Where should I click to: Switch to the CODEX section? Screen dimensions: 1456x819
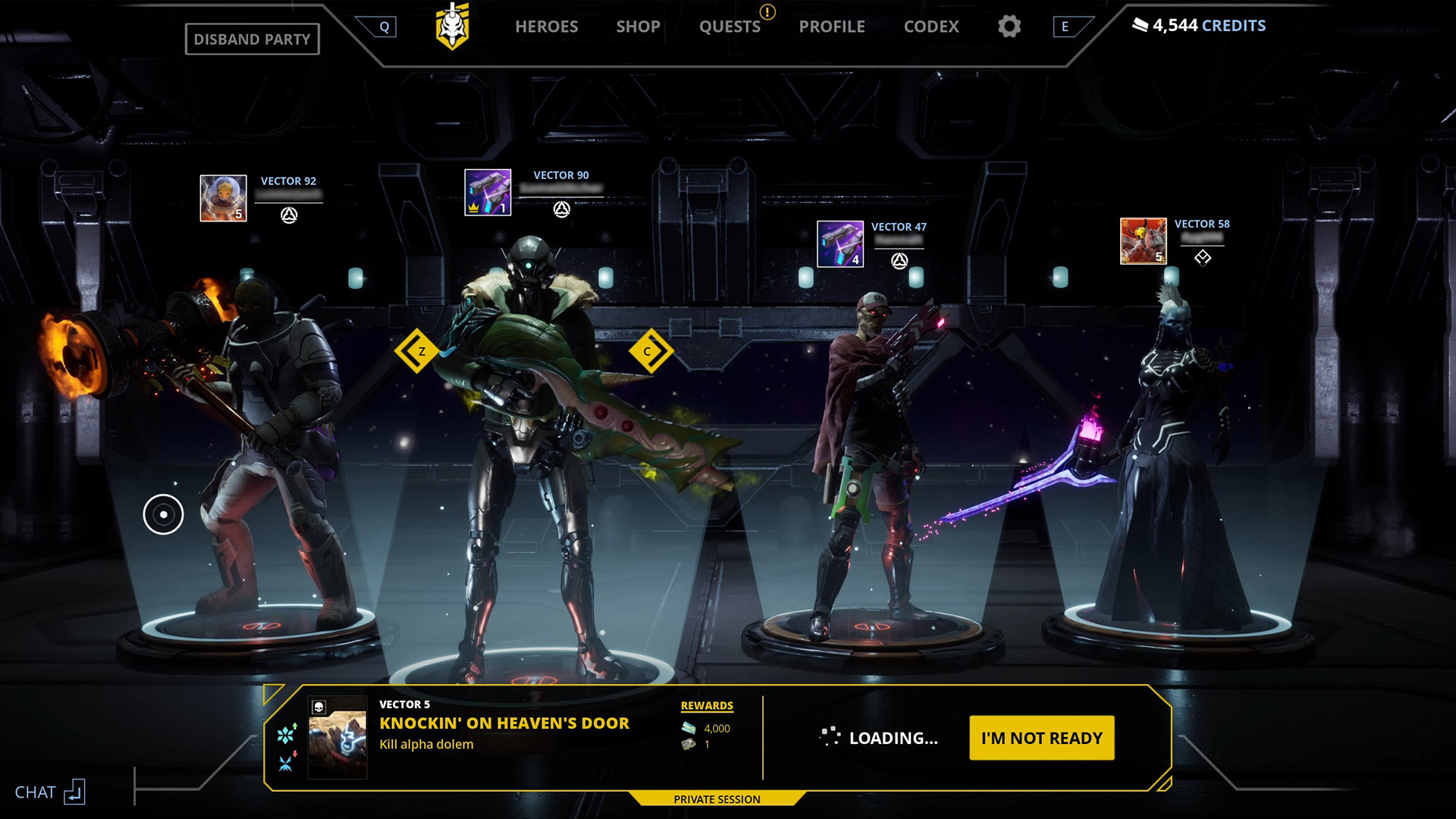pyautogui.click(x=931, y=27)
